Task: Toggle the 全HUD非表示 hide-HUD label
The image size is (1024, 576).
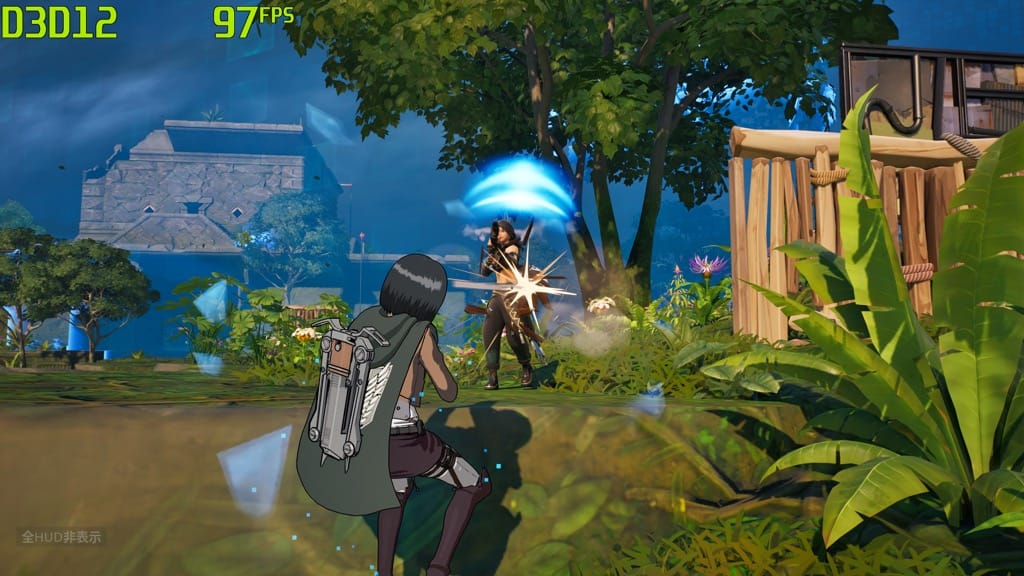Action: (x=60, y=537)
